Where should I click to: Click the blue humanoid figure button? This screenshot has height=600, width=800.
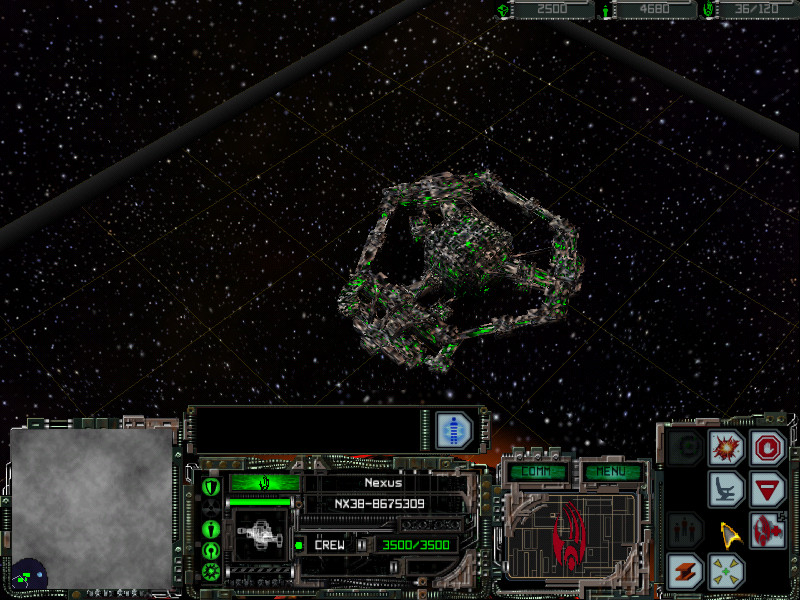click(x=454, y=430)
